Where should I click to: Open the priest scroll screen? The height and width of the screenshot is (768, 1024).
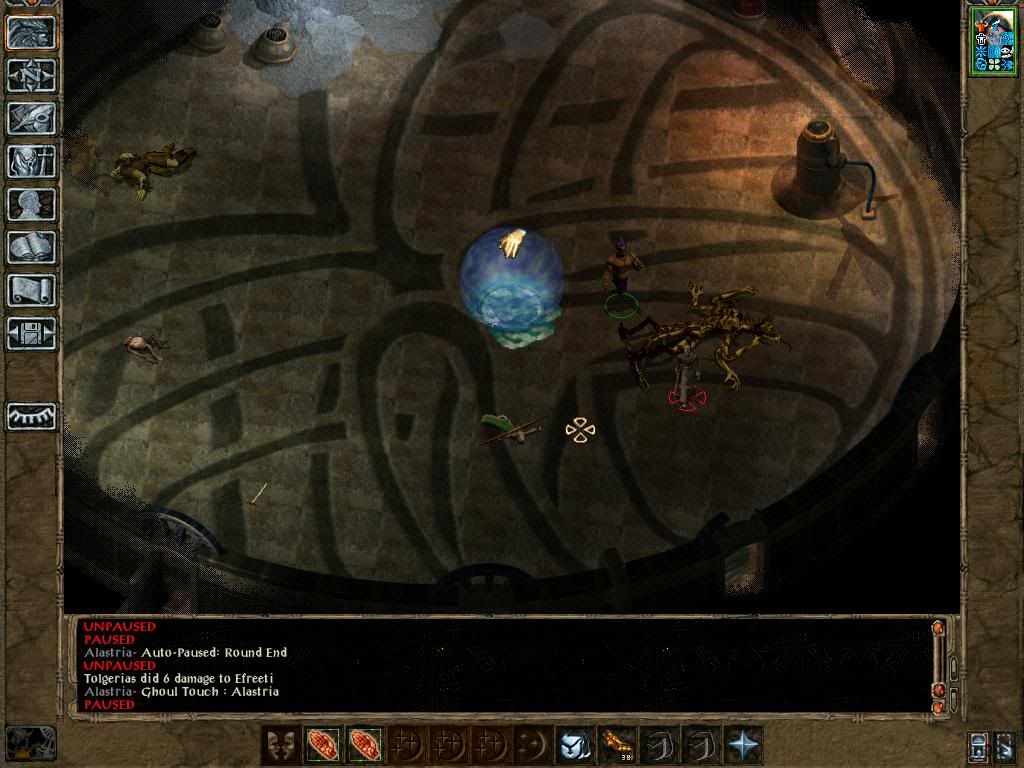tap(31, 290)
